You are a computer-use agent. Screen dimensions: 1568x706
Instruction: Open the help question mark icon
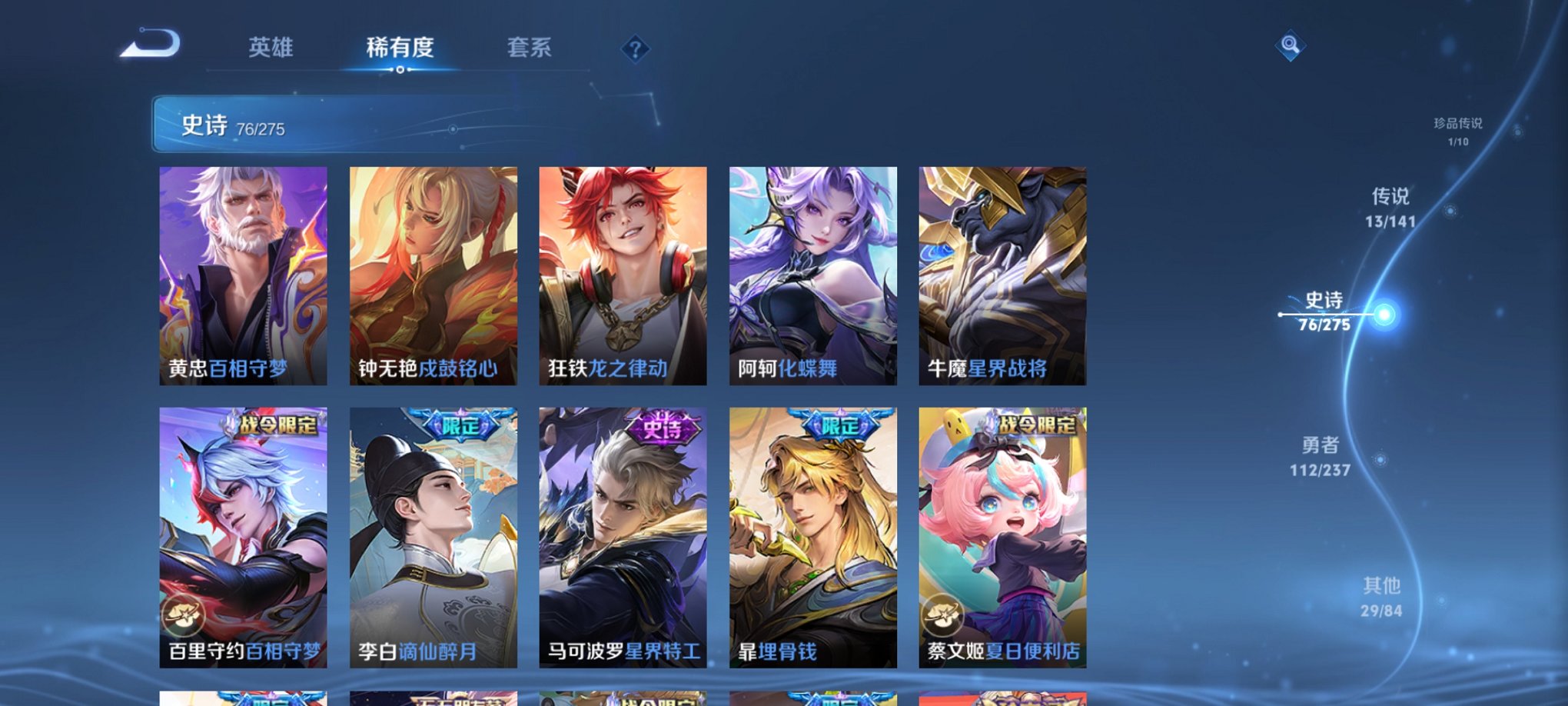(635, 50)
